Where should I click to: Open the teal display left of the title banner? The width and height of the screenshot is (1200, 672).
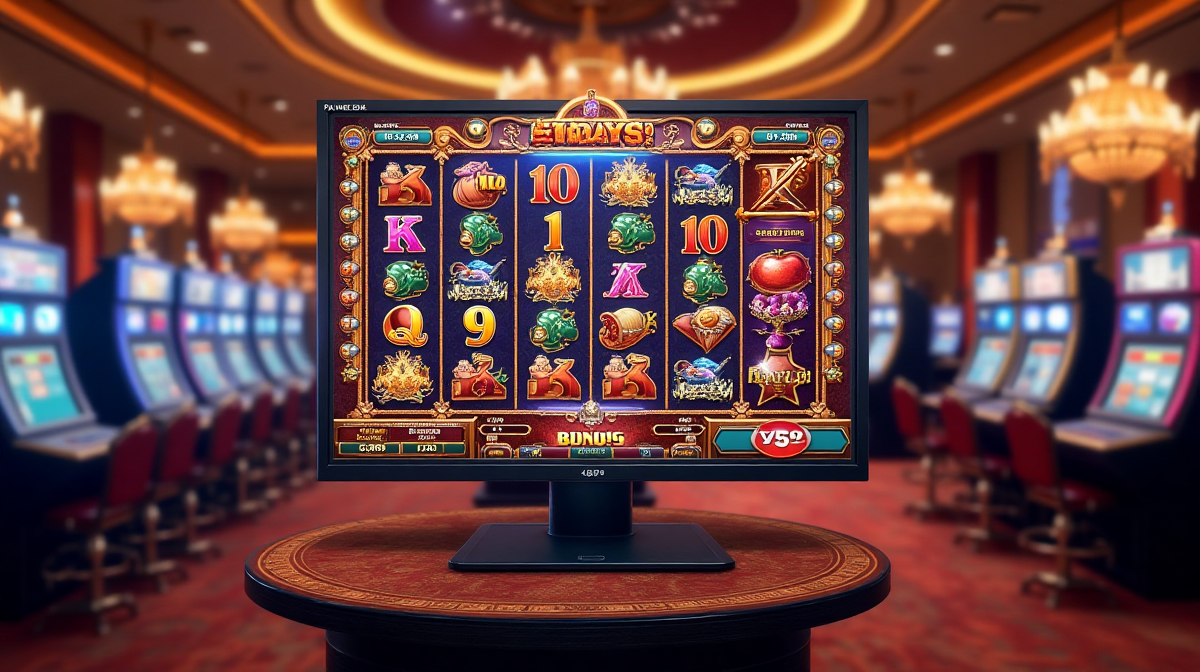point(400,136)
